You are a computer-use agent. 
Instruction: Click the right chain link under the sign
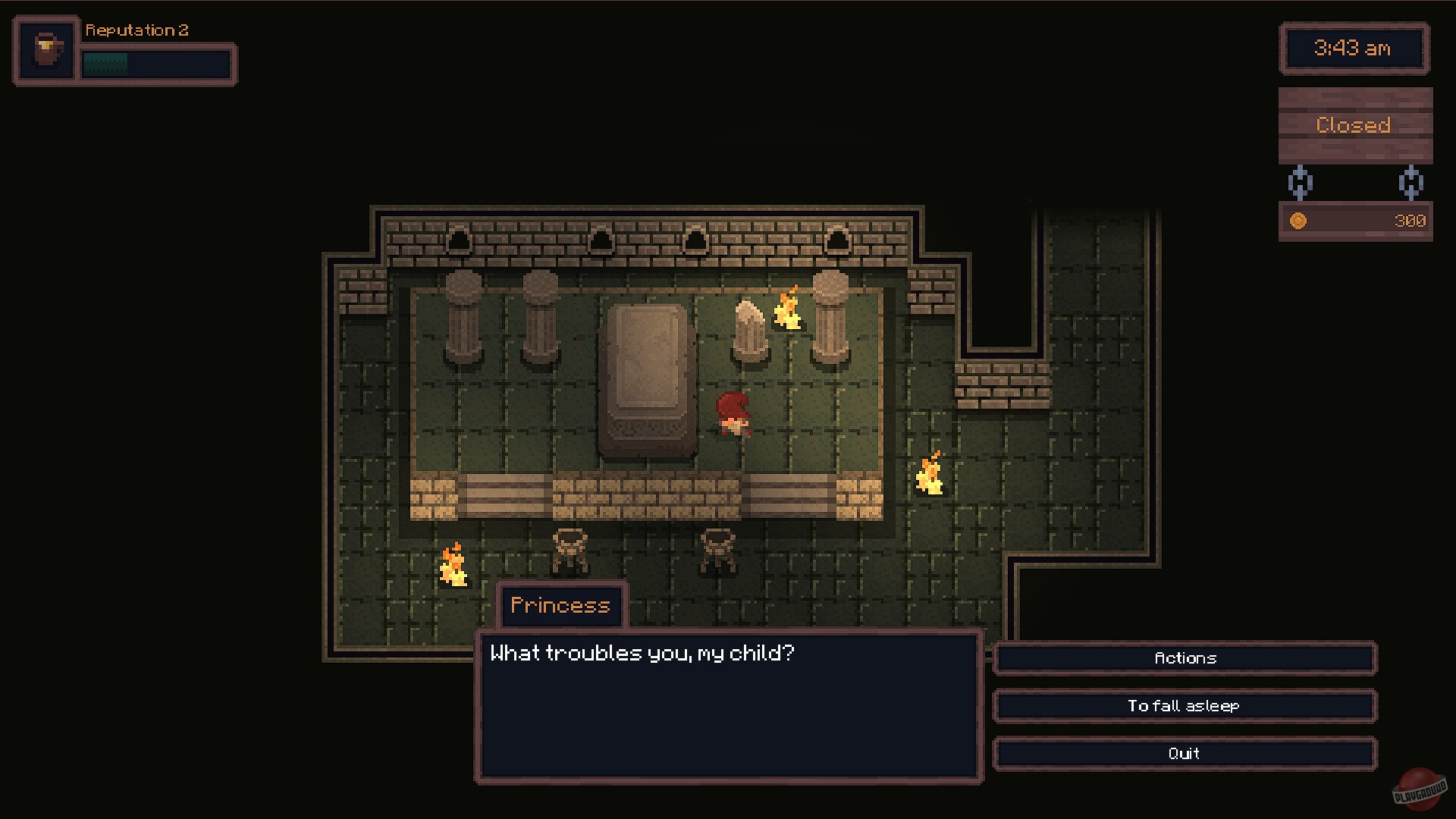tap(1410, 183)
